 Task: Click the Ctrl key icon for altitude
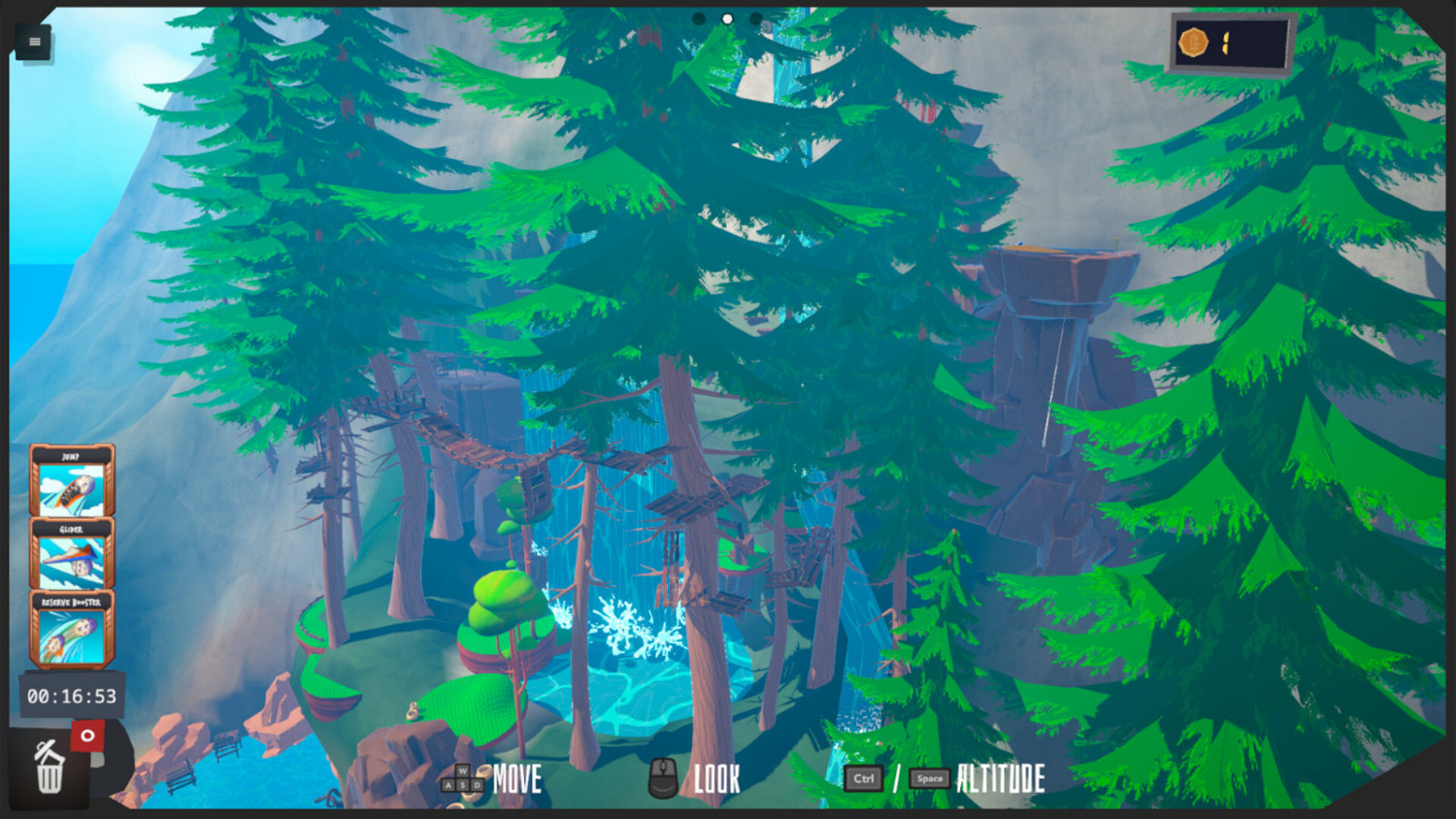tap(864, 777)
